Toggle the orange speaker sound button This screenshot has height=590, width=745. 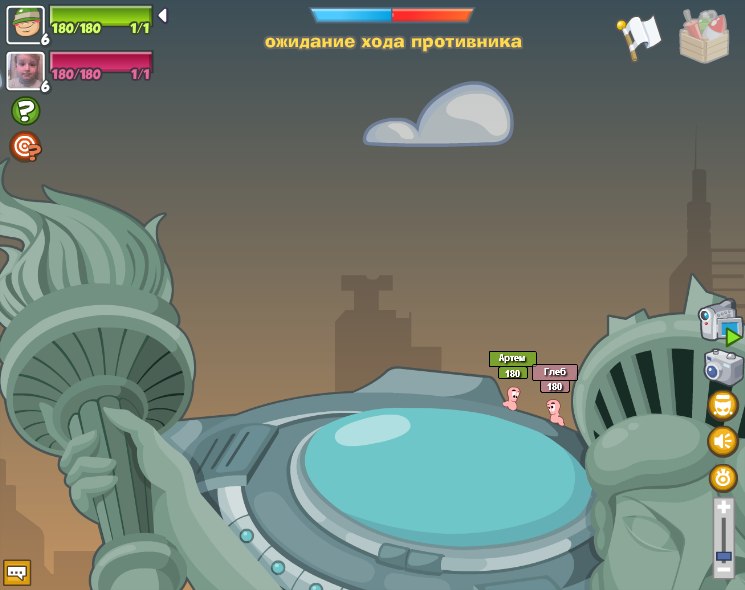[x=723, y=441]
